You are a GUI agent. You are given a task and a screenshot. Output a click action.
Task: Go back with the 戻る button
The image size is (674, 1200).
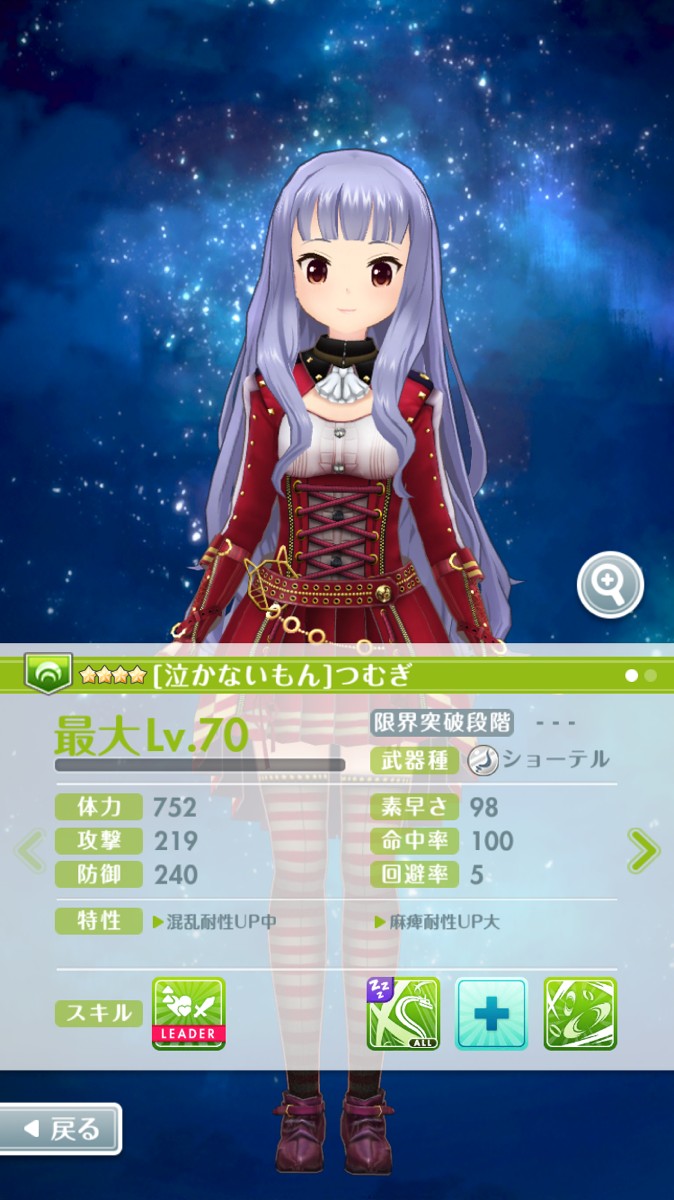point(61,1129)
